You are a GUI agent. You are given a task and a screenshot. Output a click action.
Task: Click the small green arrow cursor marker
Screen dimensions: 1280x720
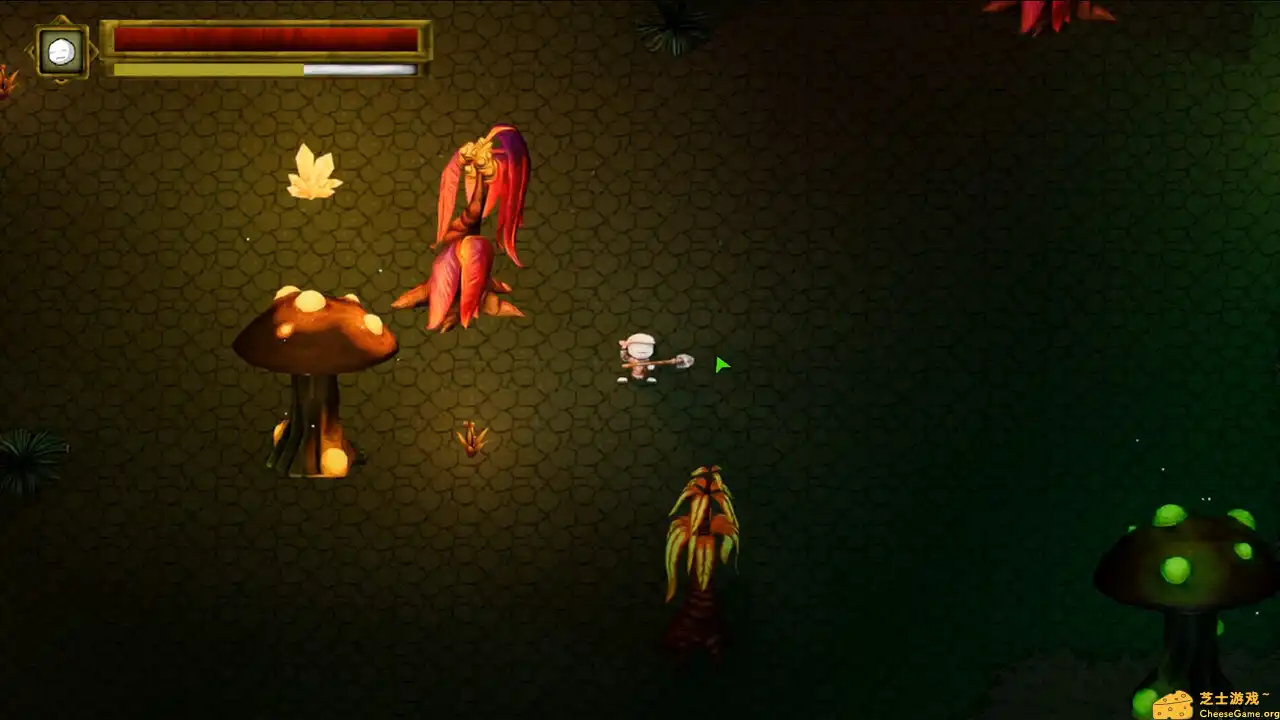[x=720, y=364]
